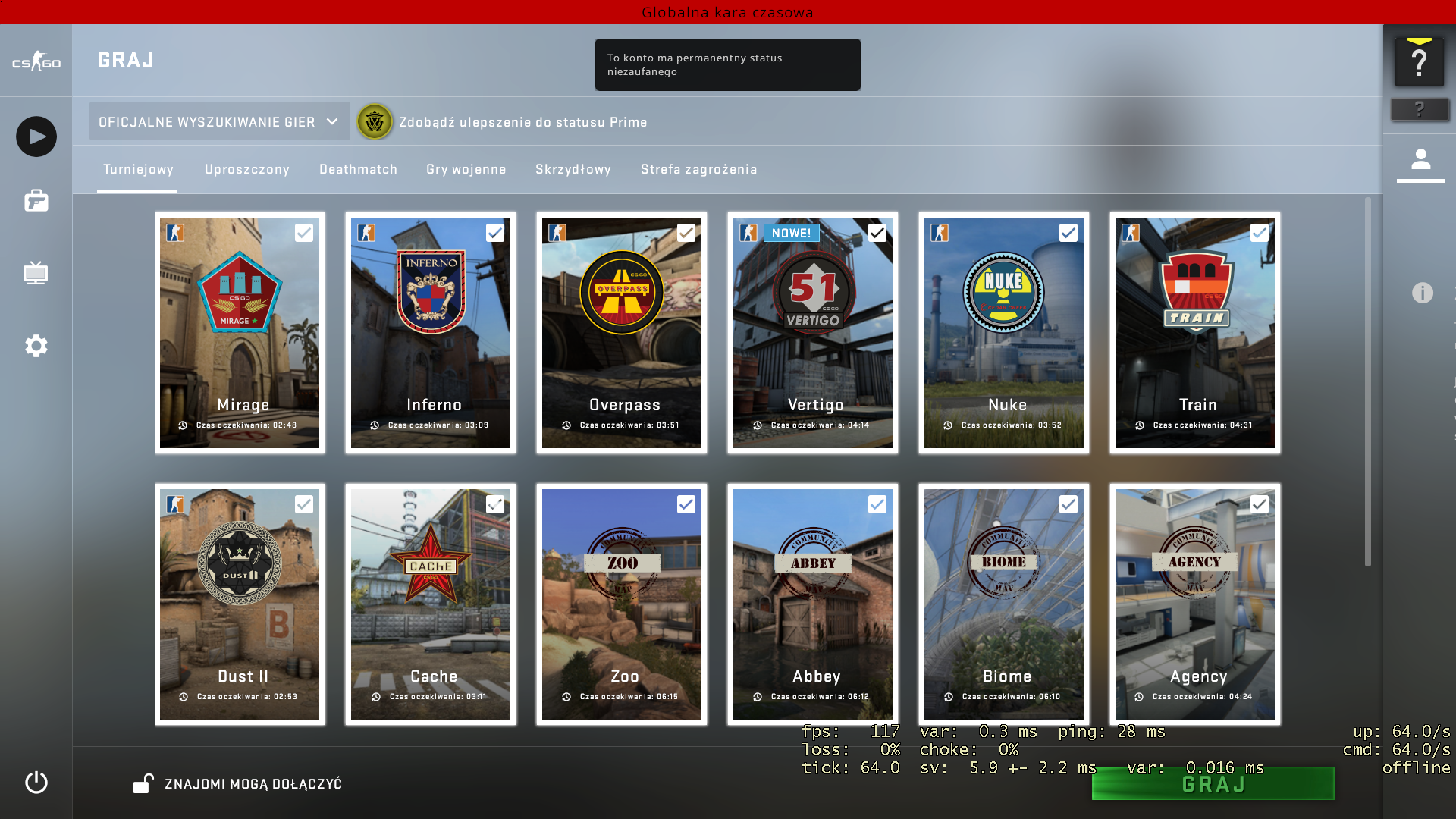Open the inventory briefcase icon
The image size is (1456, 819).
[x=35, y=201]
